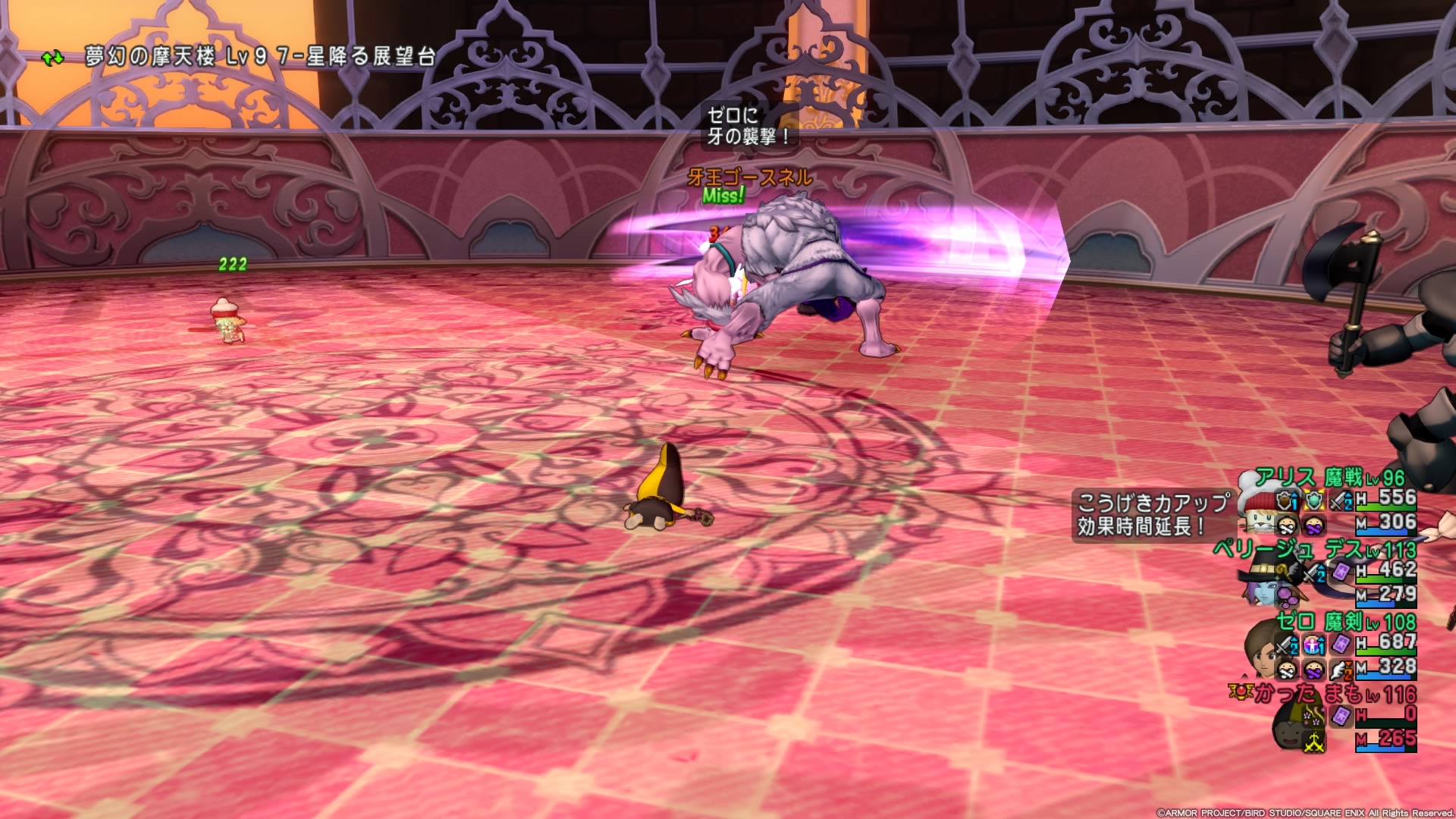
Task: Click アリス's glowing teal shield buff icon
Action: [1313, 500]
